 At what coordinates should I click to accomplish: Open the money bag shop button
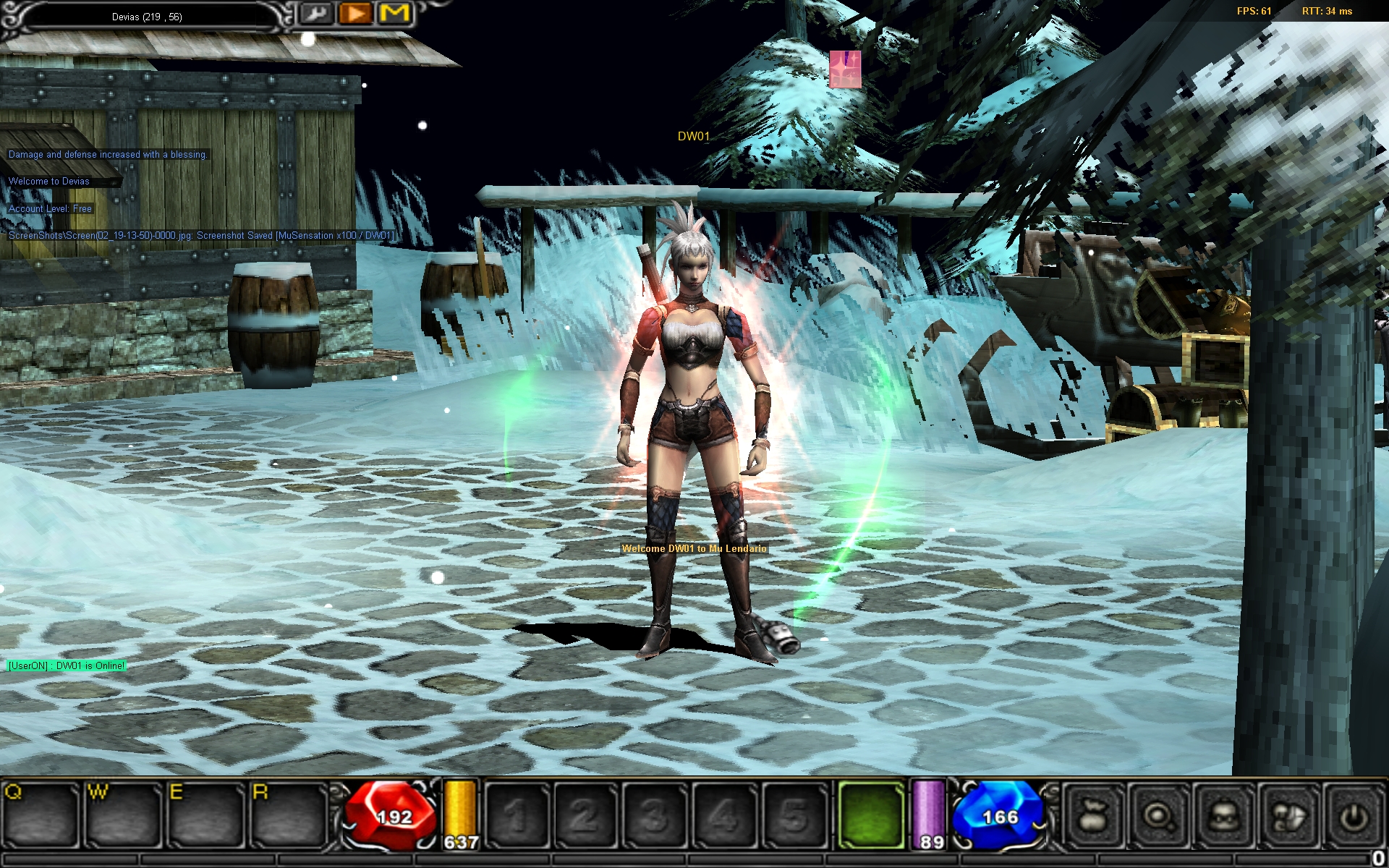pyautogui.click(x=1093, y=816)
